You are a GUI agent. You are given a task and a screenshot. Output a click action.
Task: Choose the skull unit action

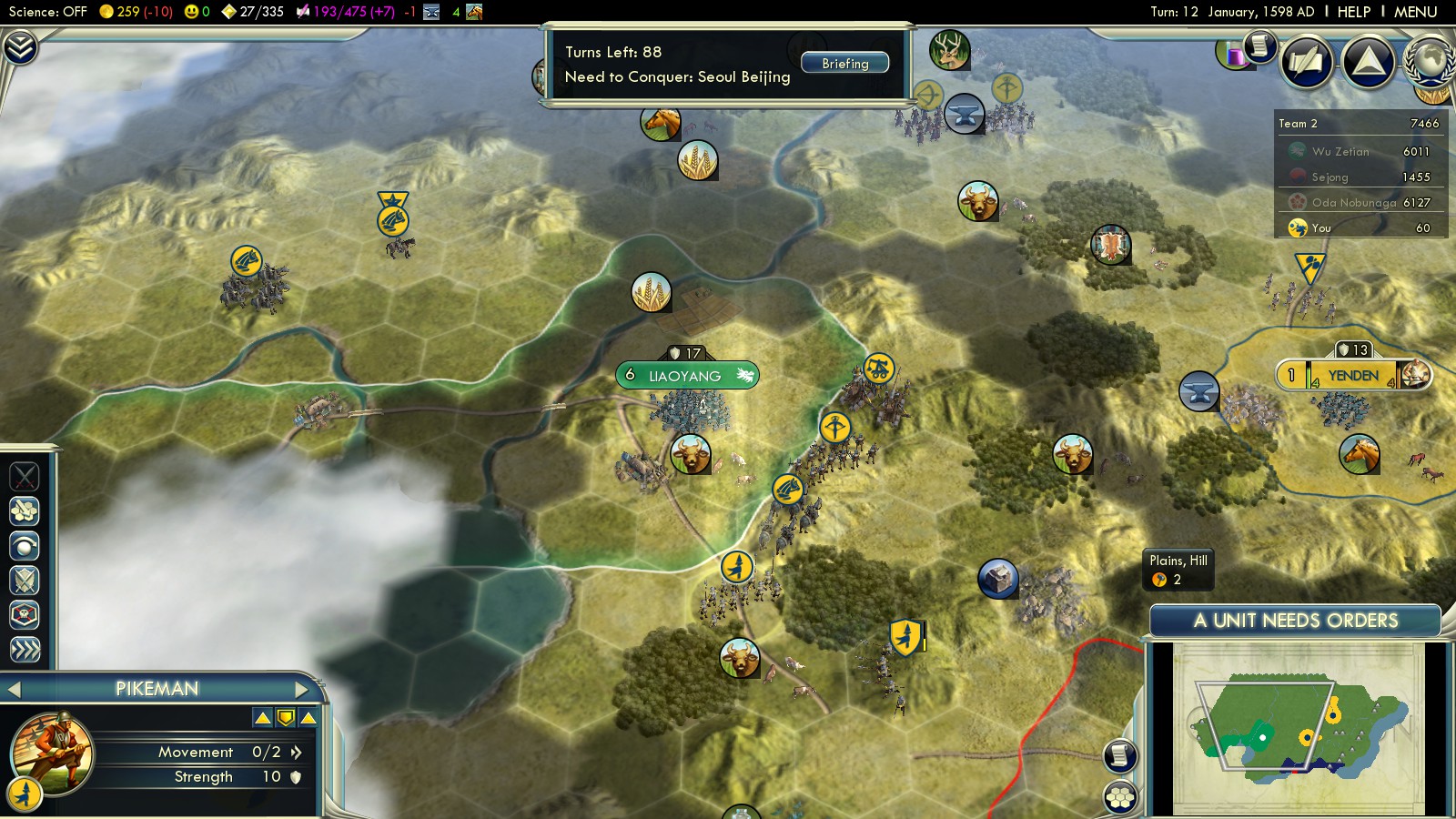point(25,615)
